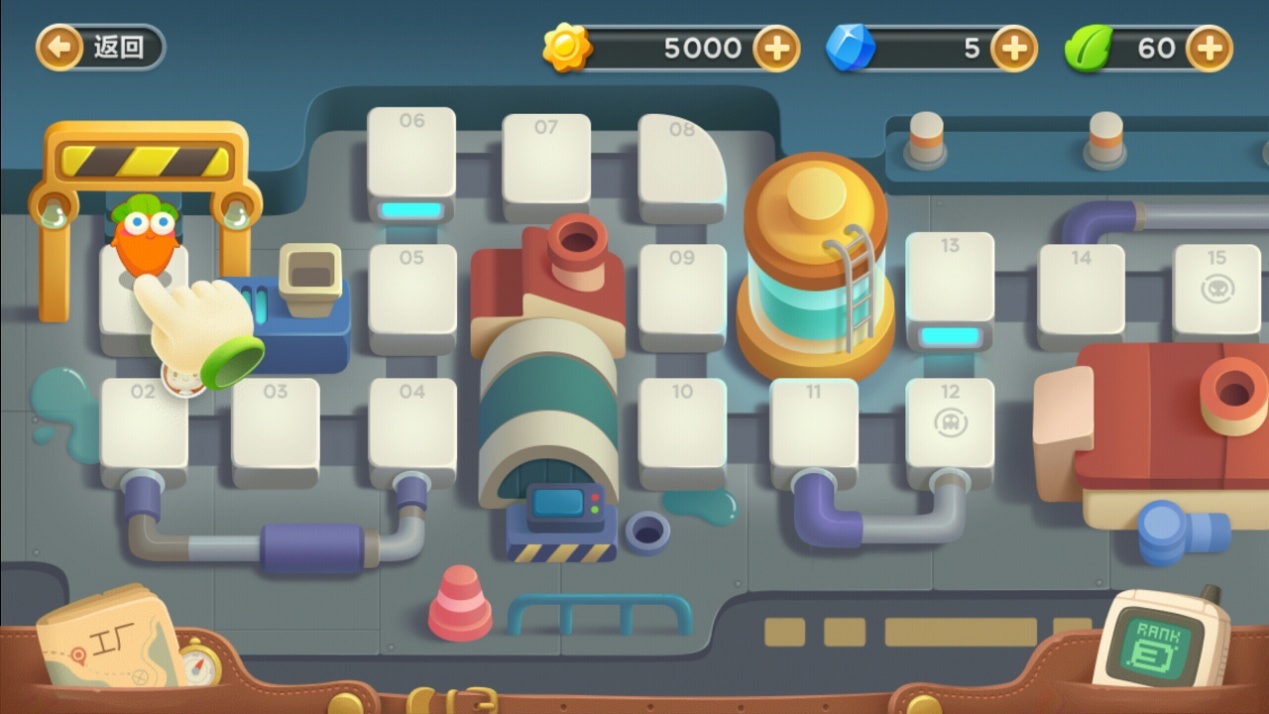This screenshot has width=1269, height=714.
Task: Buy more blue gems with plus button
Action: point(1013,48)
